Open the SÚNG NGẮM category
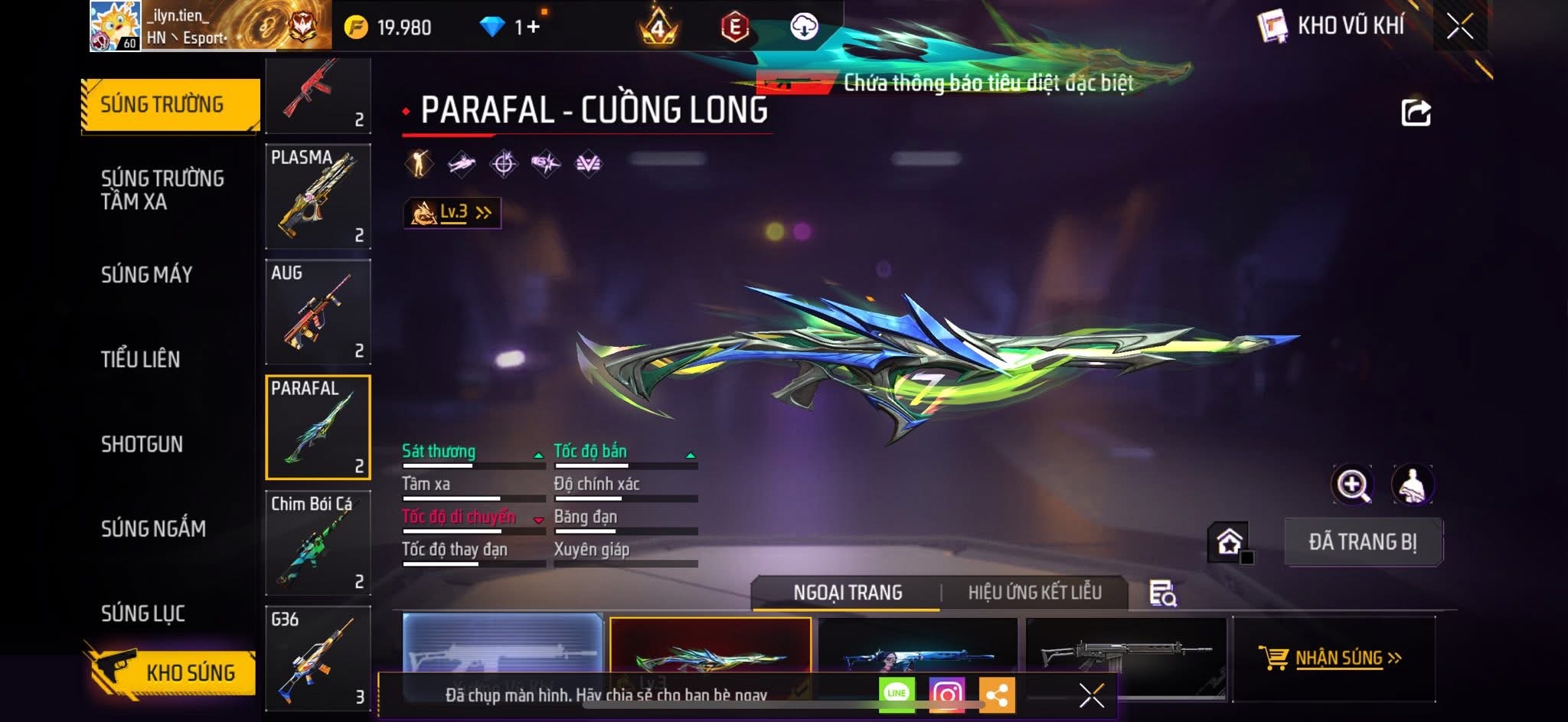Image resolution: width=1568 pixels, height=722 pixels. point(153,528)
